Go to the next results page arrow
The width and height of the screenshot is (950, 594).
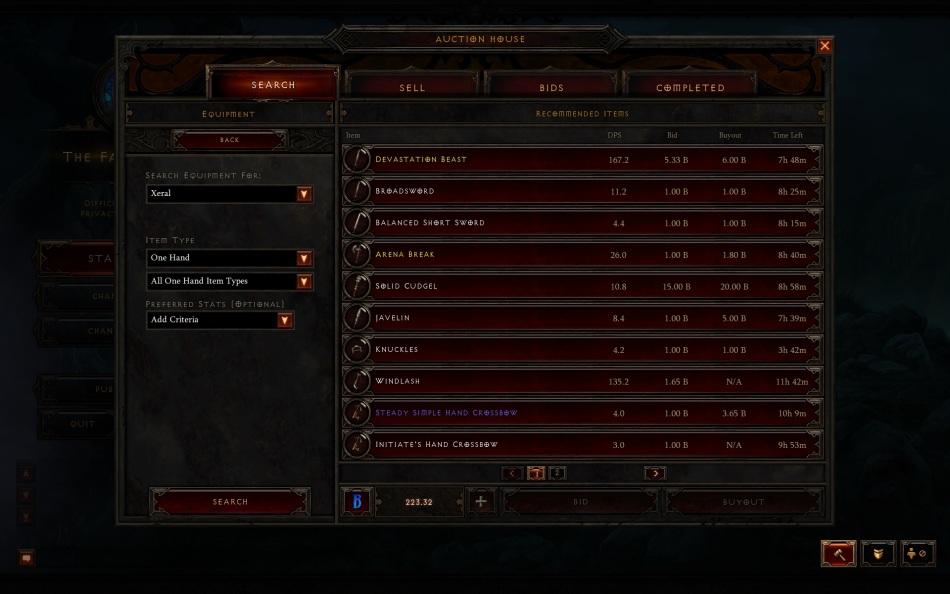click(x=655, y=473)
